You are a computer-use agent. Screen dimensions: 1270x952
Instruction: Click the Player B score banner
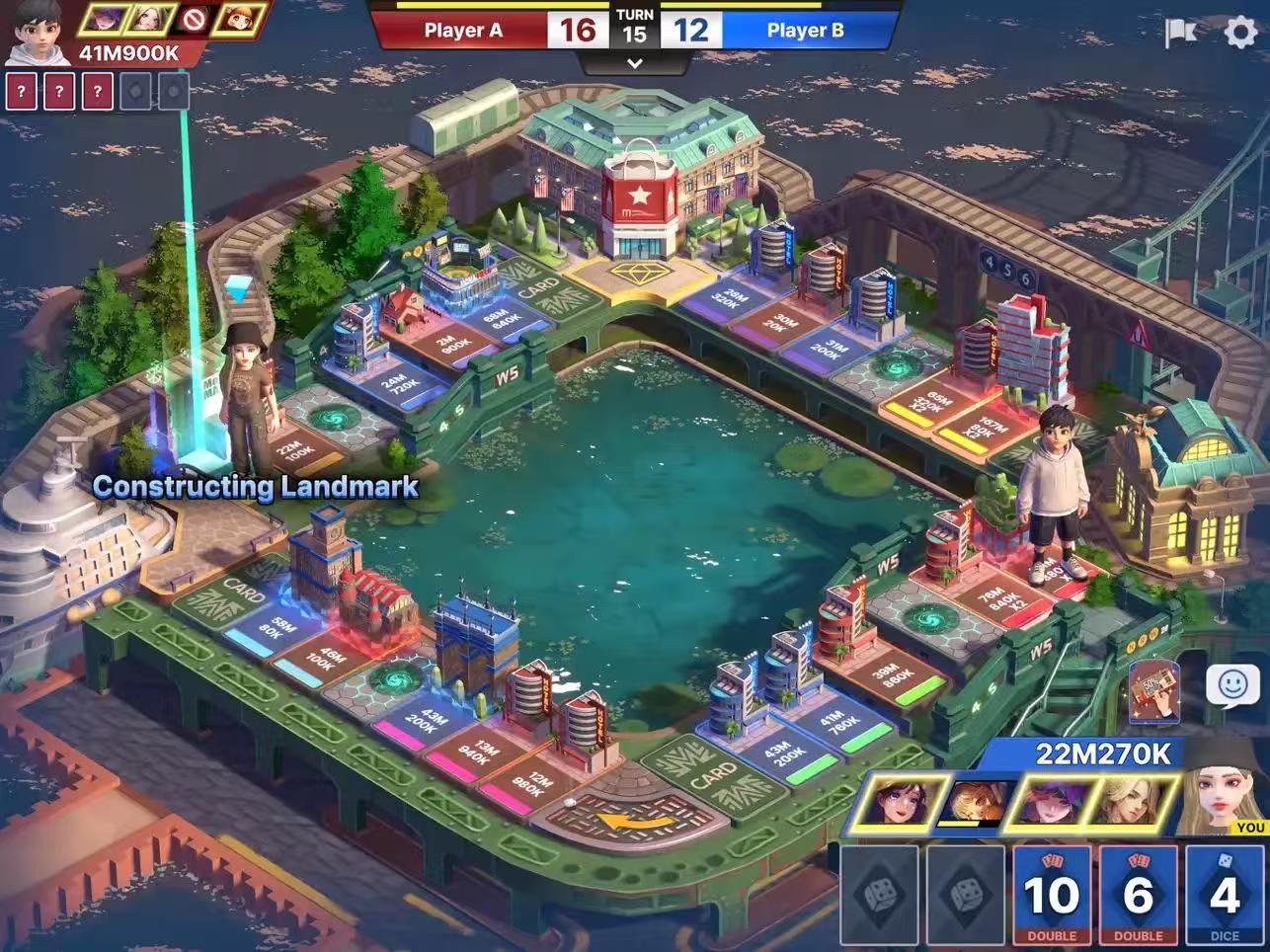tap(806, 31)
